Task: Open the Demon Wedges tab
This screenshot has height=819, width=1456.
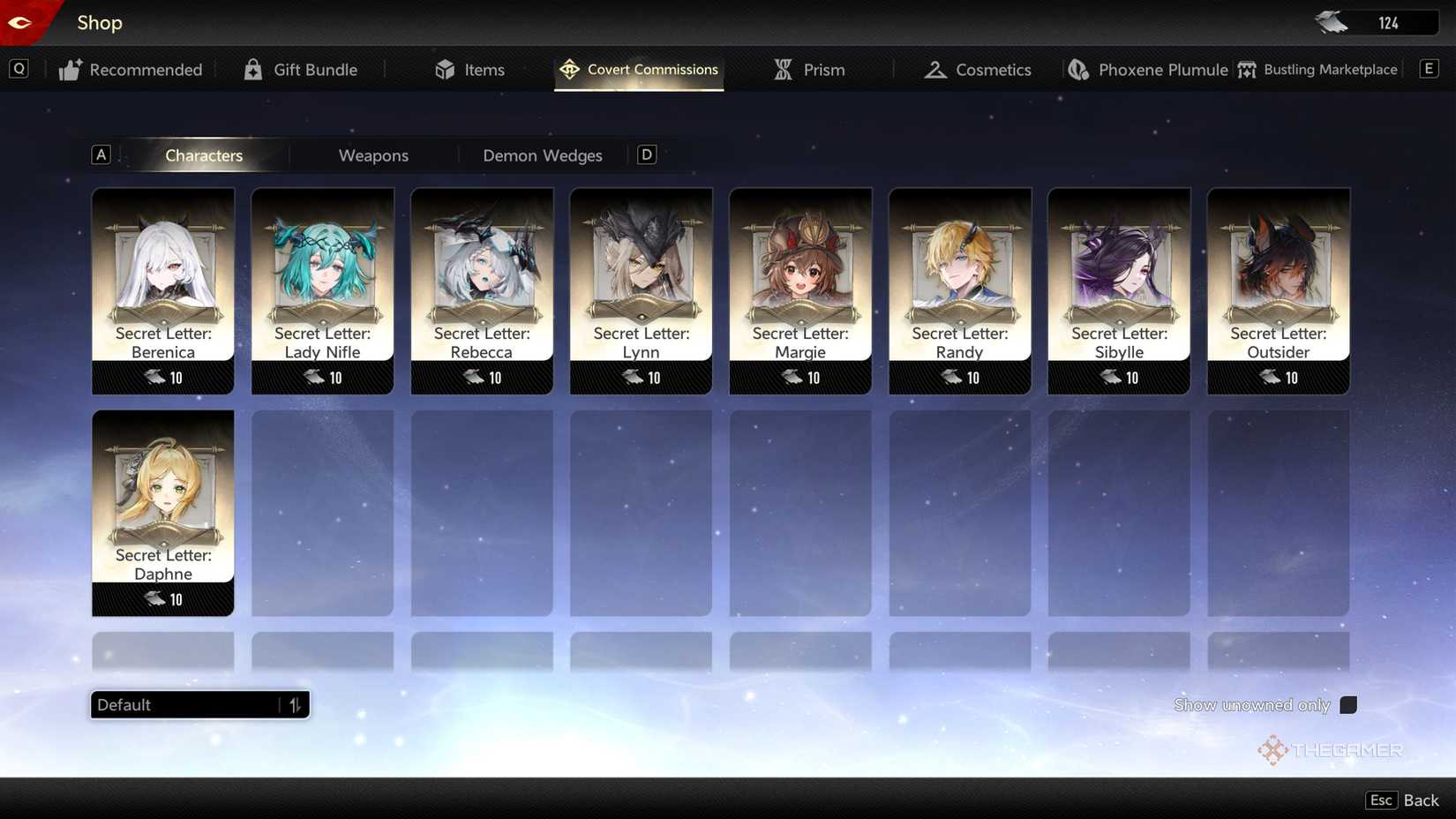Action: click(542, 155)
